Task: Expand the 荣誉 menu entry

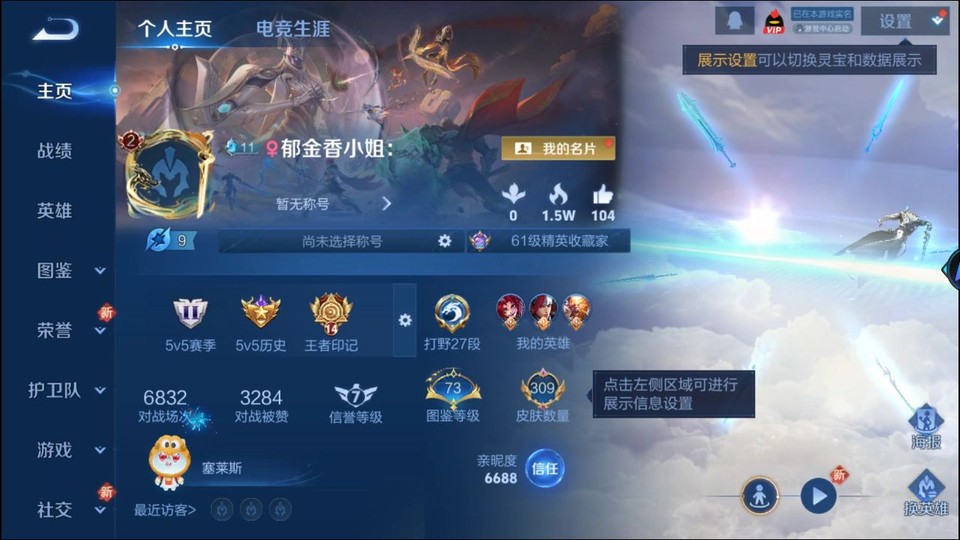Action: pos(68,331)
